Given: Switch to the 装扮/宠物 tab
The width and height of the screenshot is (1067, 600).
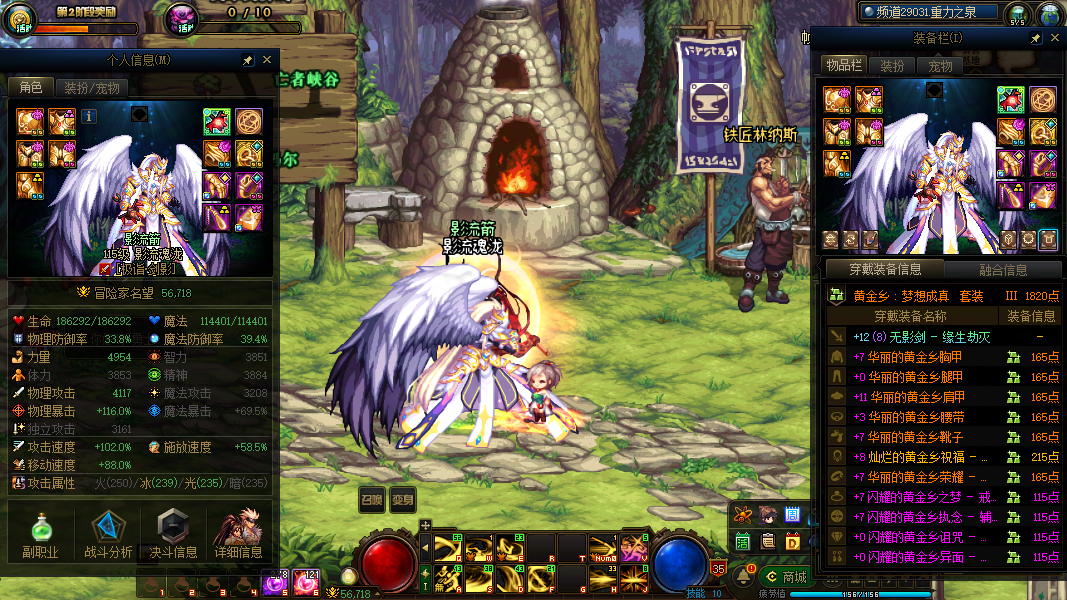Looking at the screenshot, I should (x=91, y=88).
